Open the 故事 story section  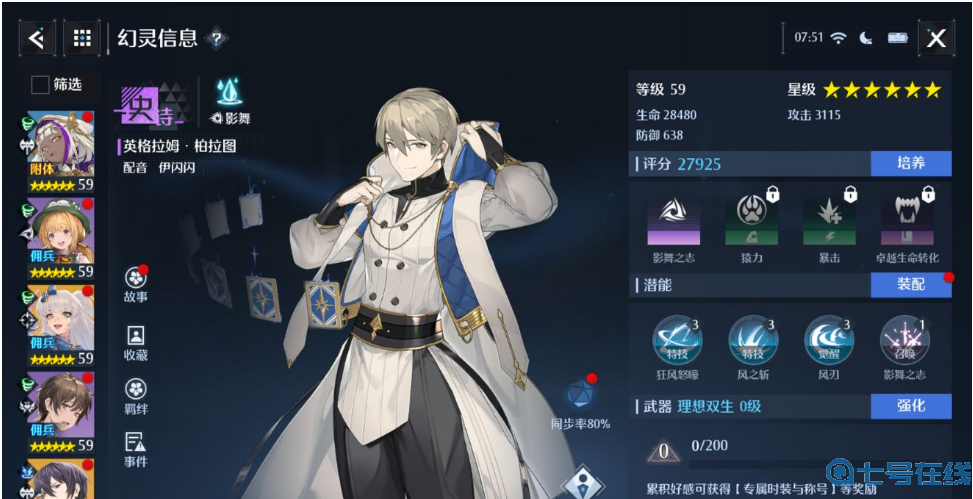point(136,284)
